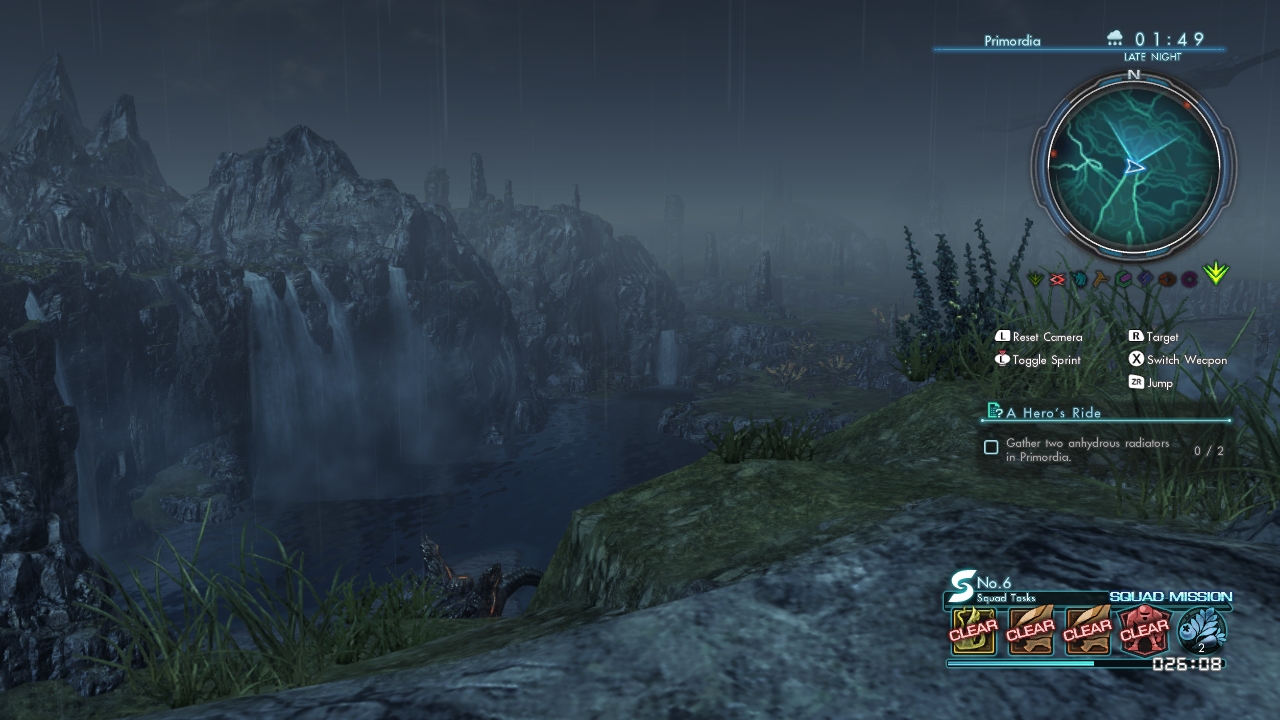Choose the orange Y-shaped Reclaimers icon
The width and height of the screenshot is (1280, 720).
(1101, 279)
